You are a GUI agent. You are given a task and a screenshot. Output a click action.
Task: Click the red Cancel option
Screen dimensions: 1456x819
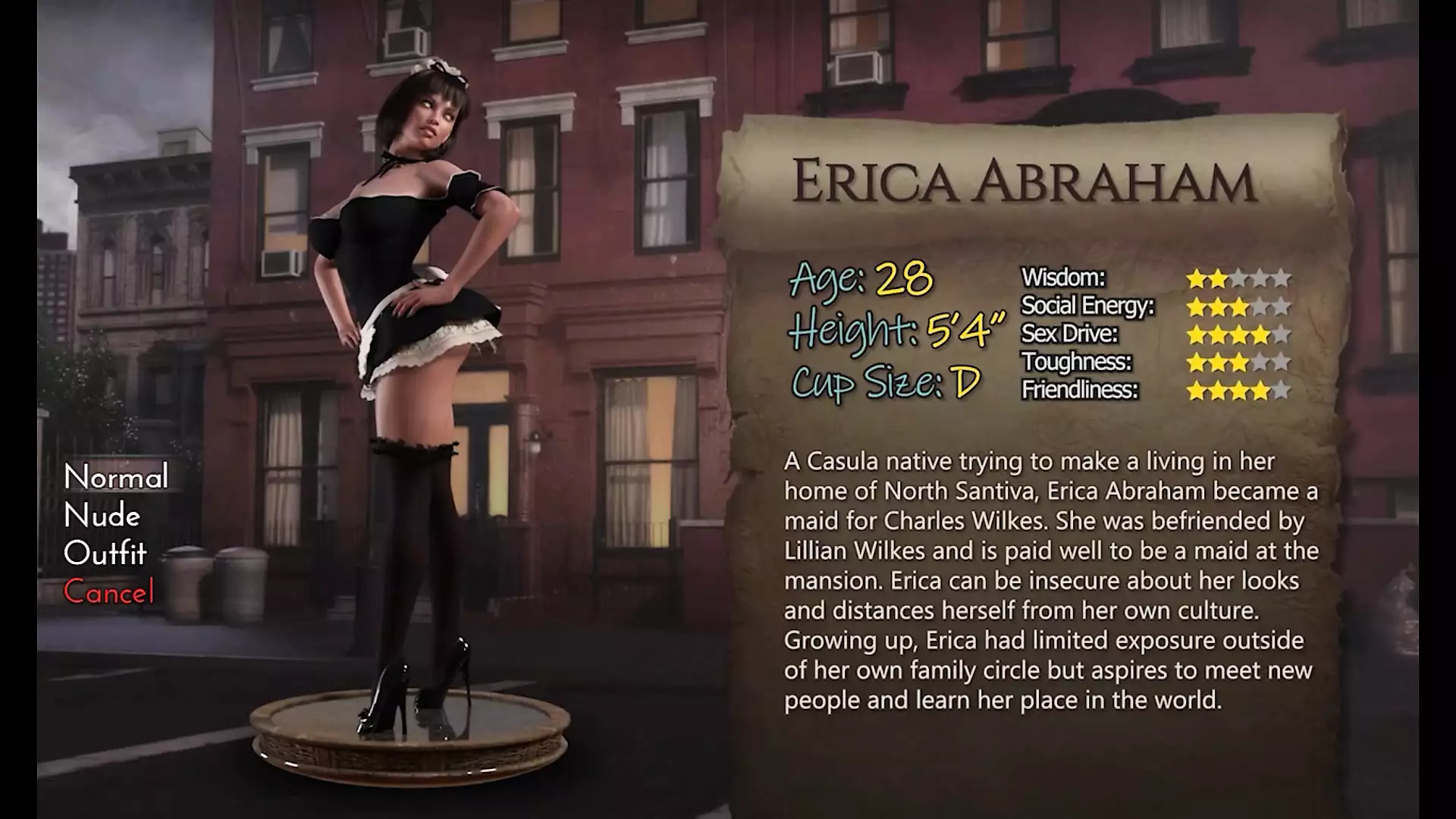[109, 592]
